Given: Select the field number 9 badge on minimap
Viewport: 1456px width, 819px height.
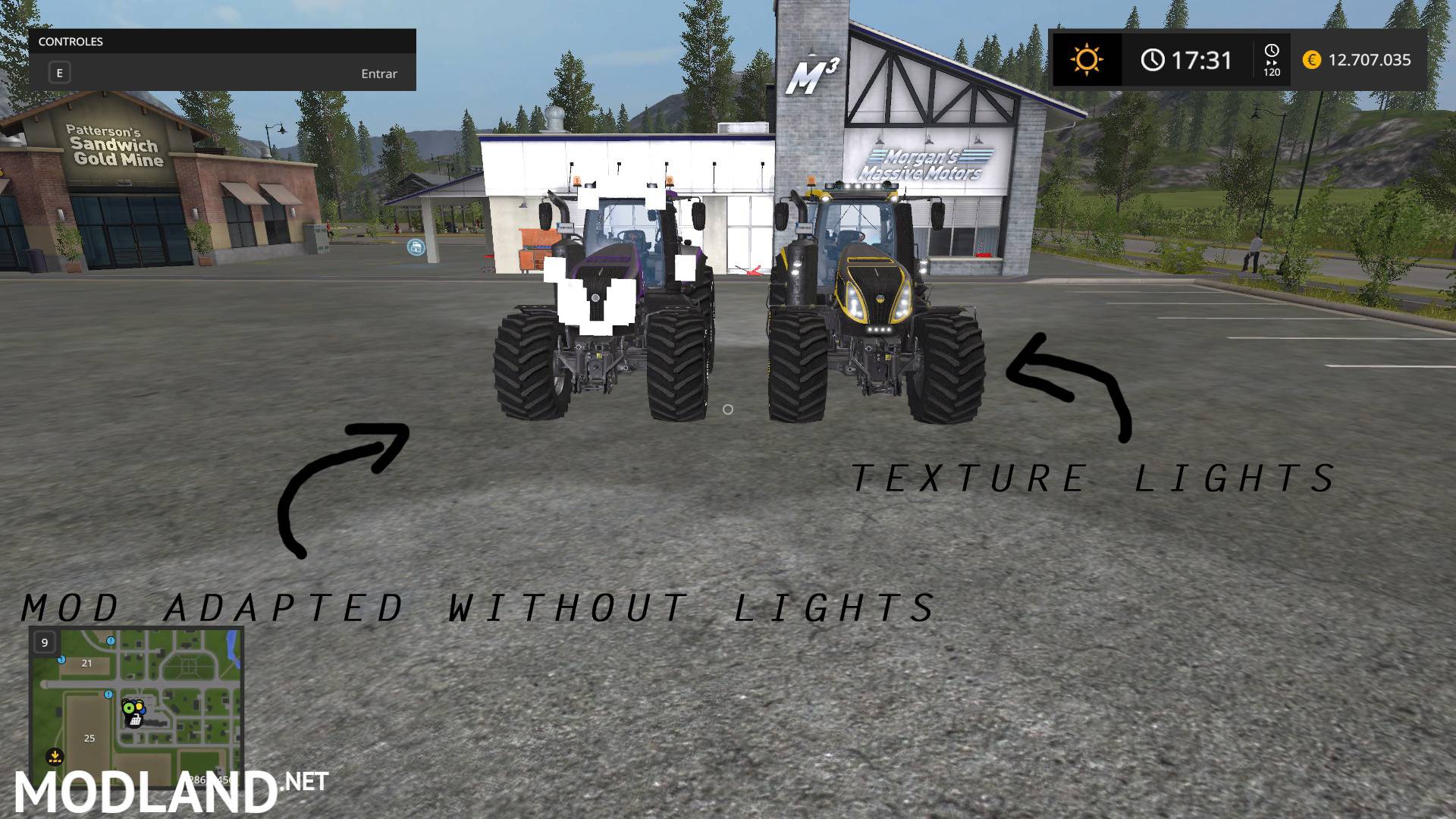Looking at the screenshot, I should point(45,643).
